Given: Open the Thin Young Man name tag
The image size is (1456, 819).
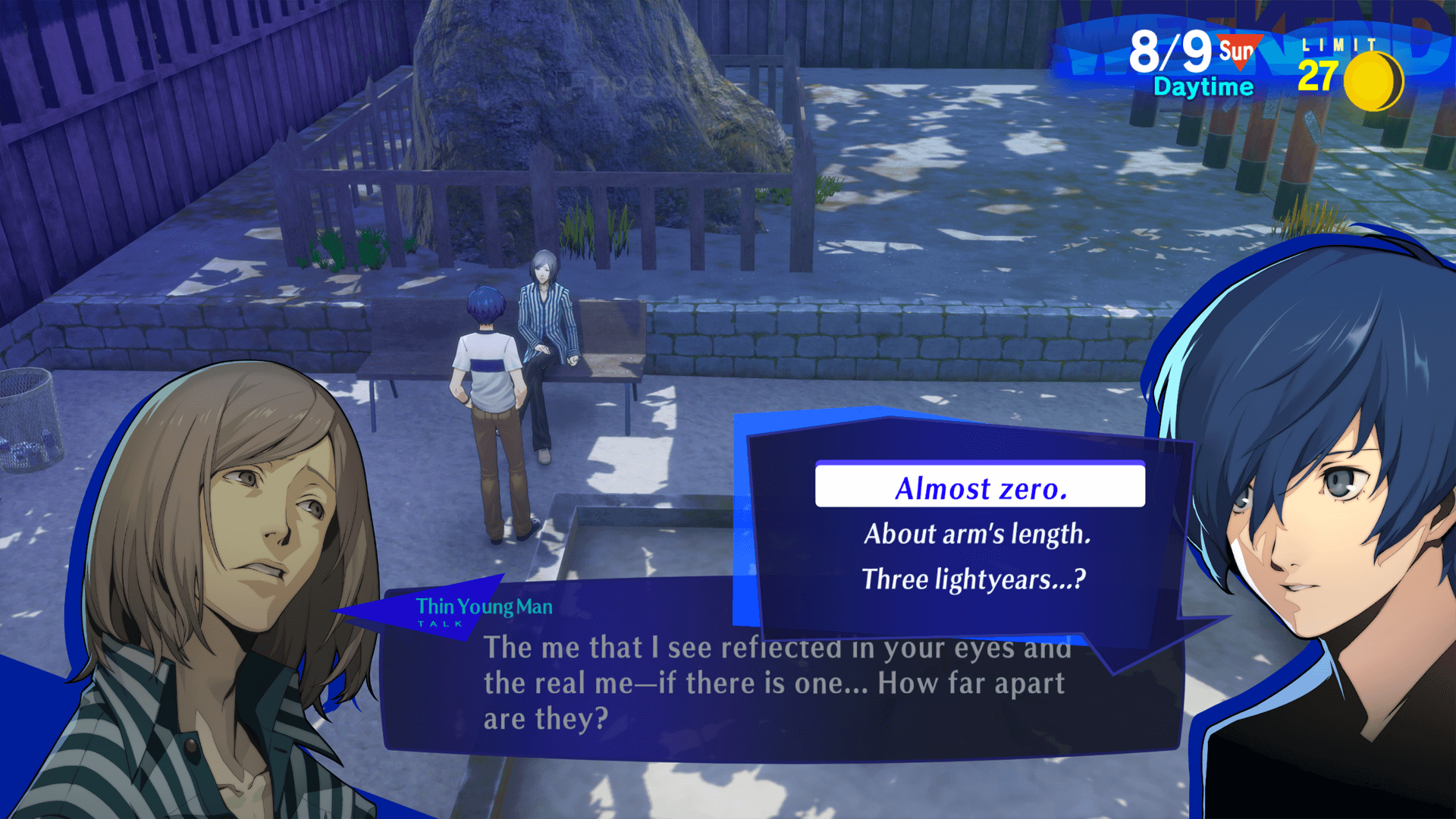Looking at the screenshot, I should coord(483,607).
